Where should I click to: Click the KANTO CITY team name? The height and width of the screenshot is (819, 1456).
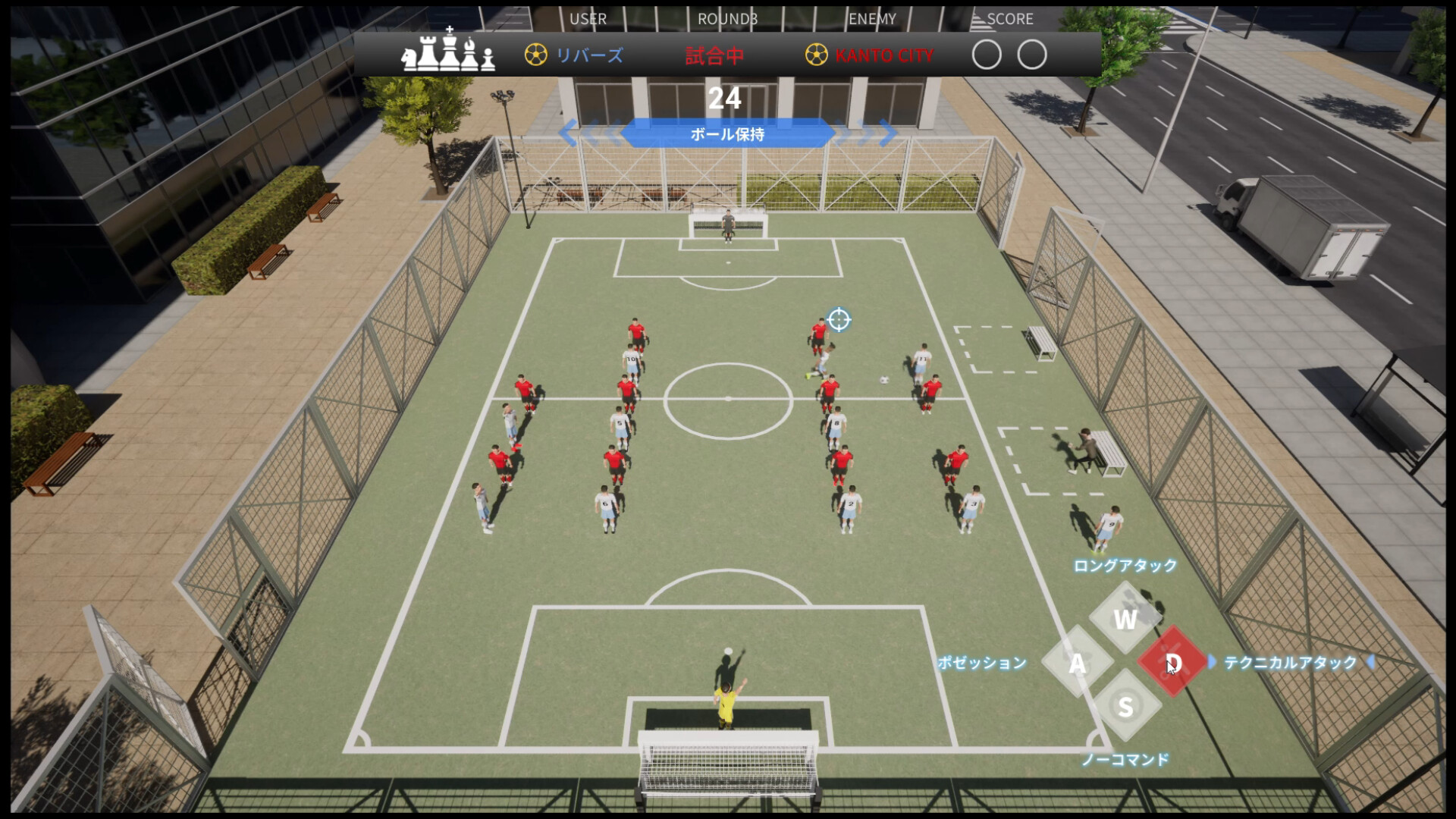click(883, 54)
